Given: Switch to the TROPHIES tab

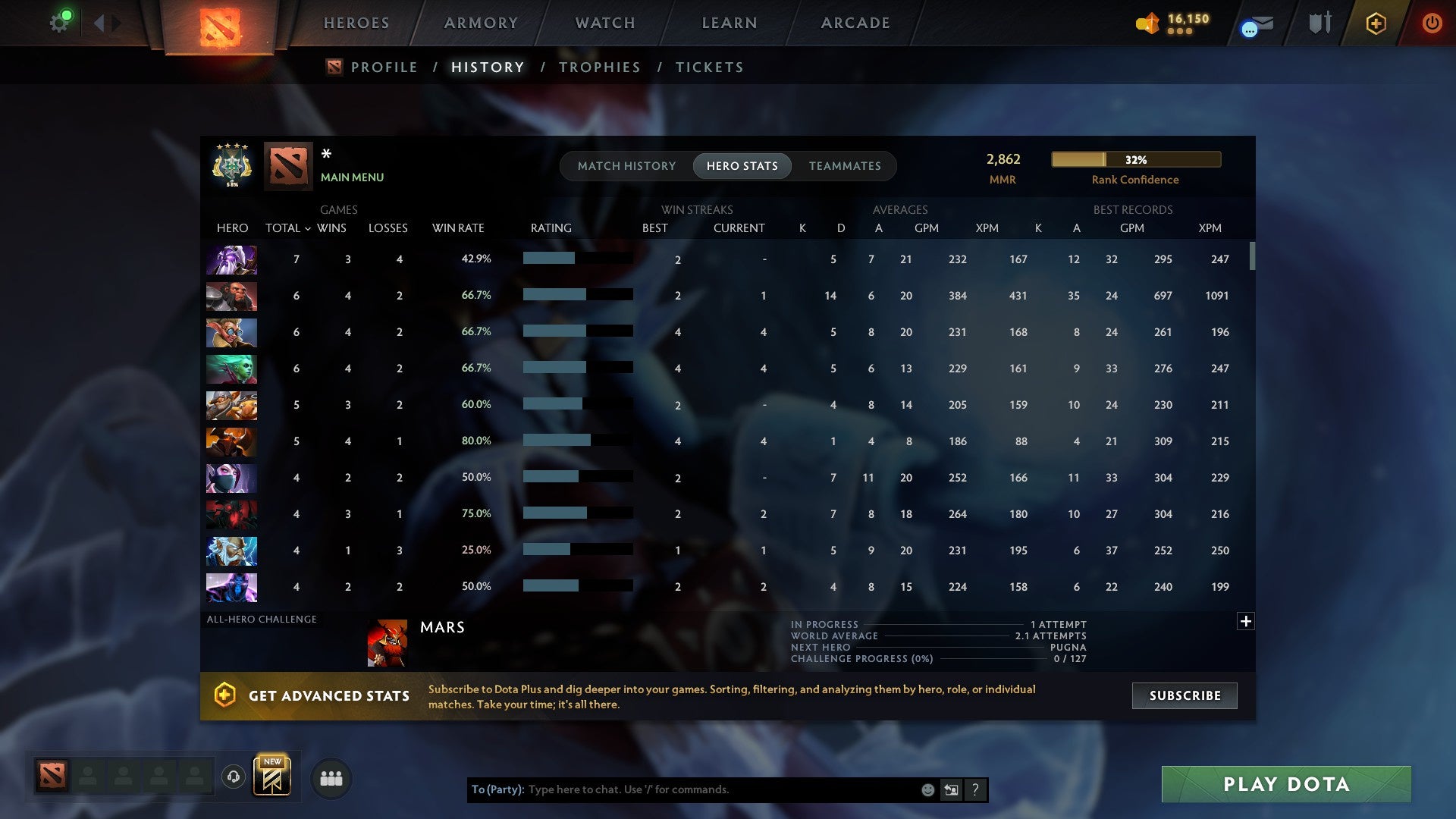Looking at the screenshot, I should click(x=599, y=67).
